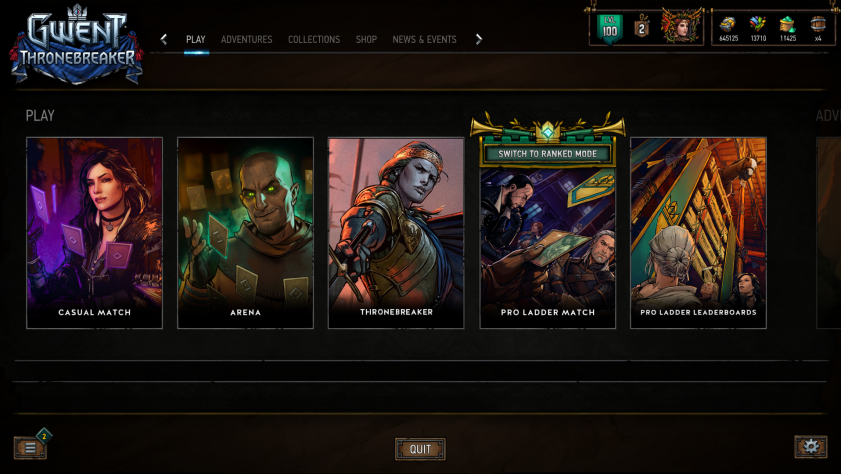The image size is (841, 474).
Task: Select the card kegs barrel icon
Action: coord(818,25)
